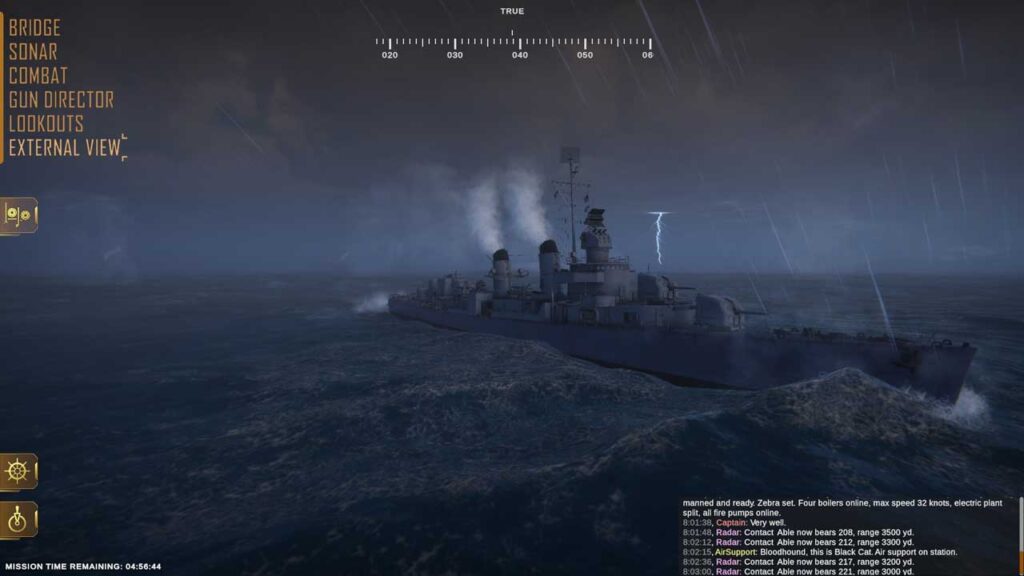
Task: Choose the External View option
Action: 64,148
